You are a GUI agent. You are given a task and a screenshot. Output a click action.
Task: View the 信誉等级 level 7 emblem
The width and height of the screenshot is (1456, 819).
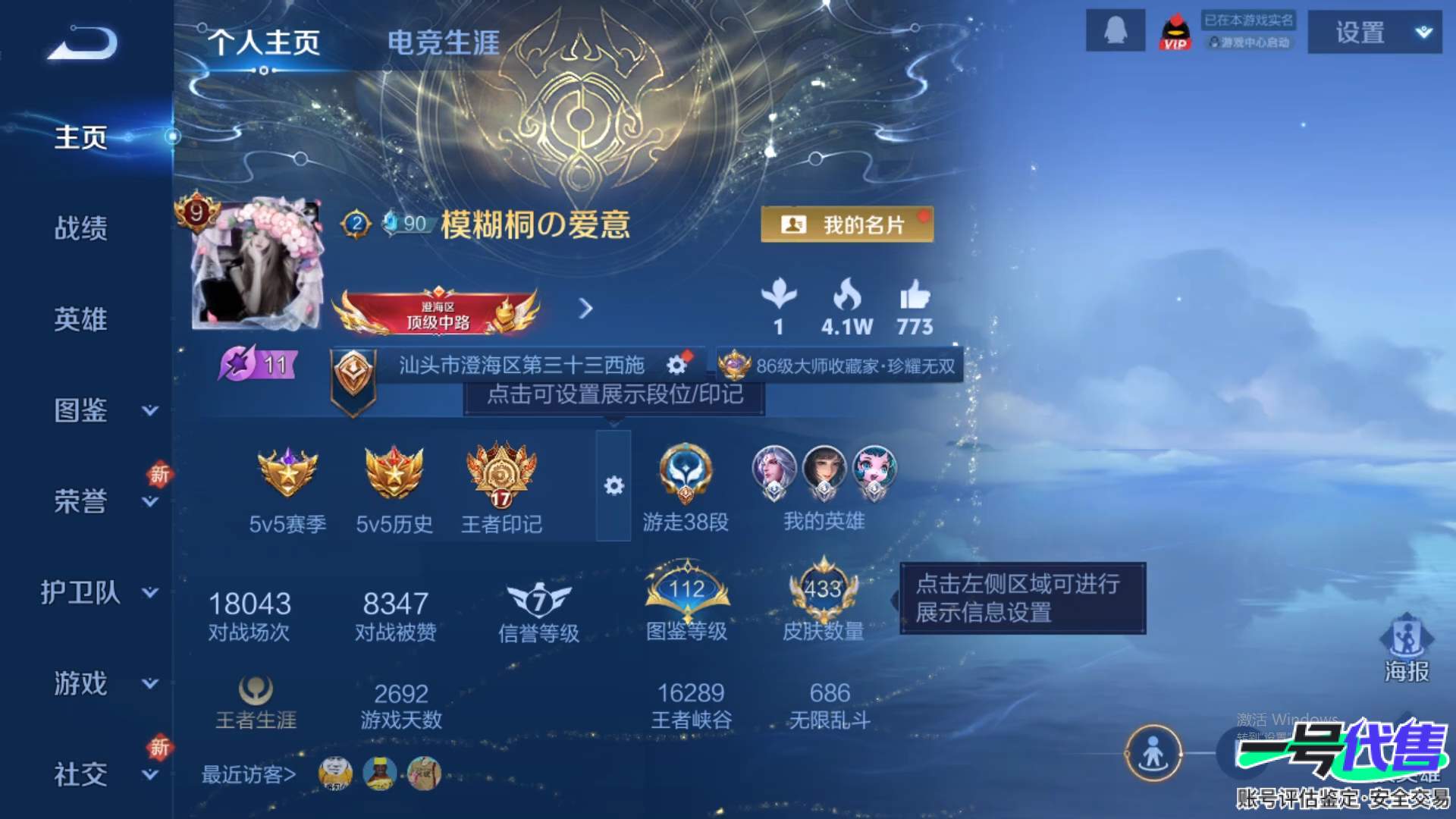[x=538, y=599]
